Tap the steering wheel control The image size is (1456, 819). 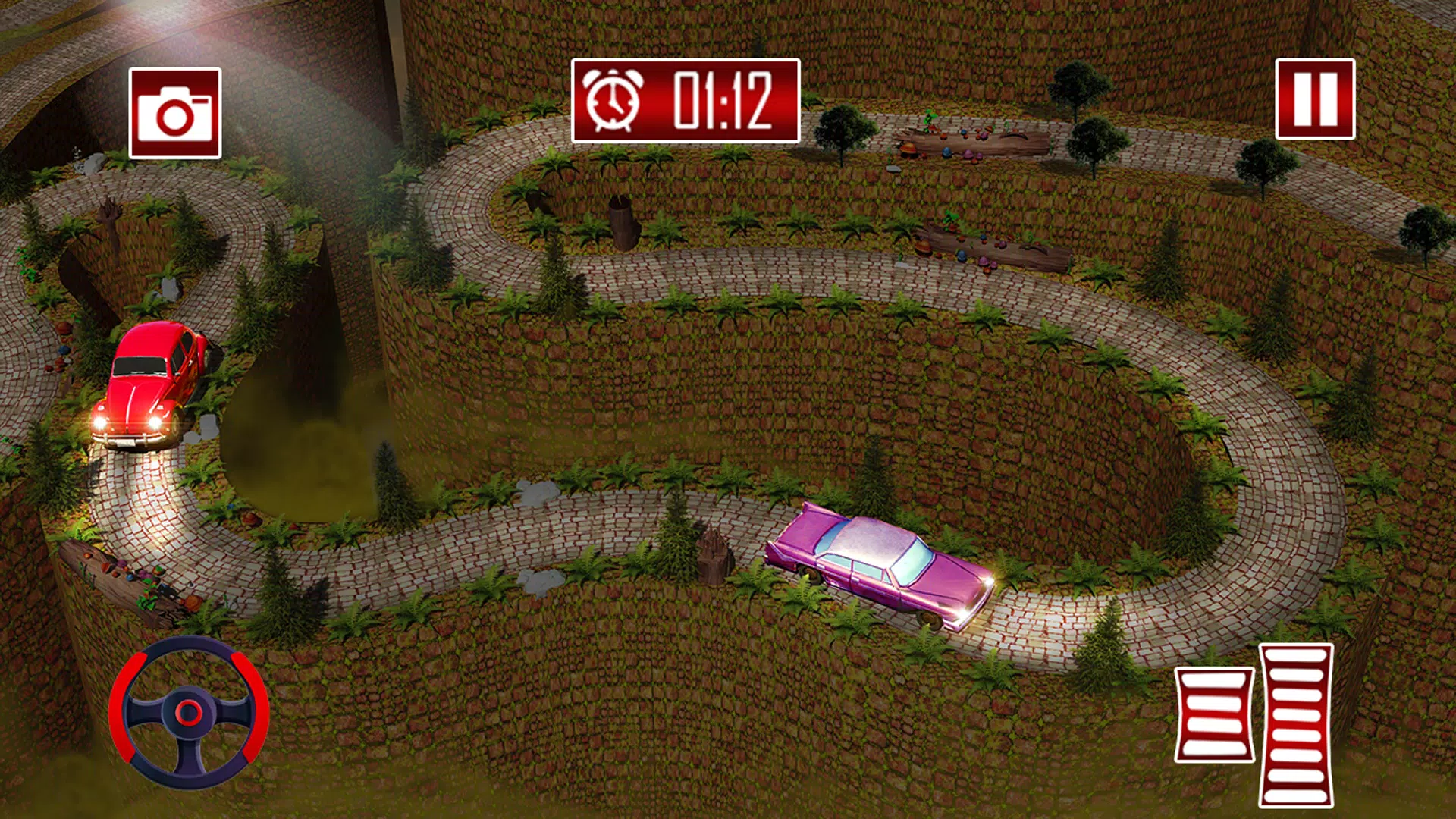tap(189, 712)
